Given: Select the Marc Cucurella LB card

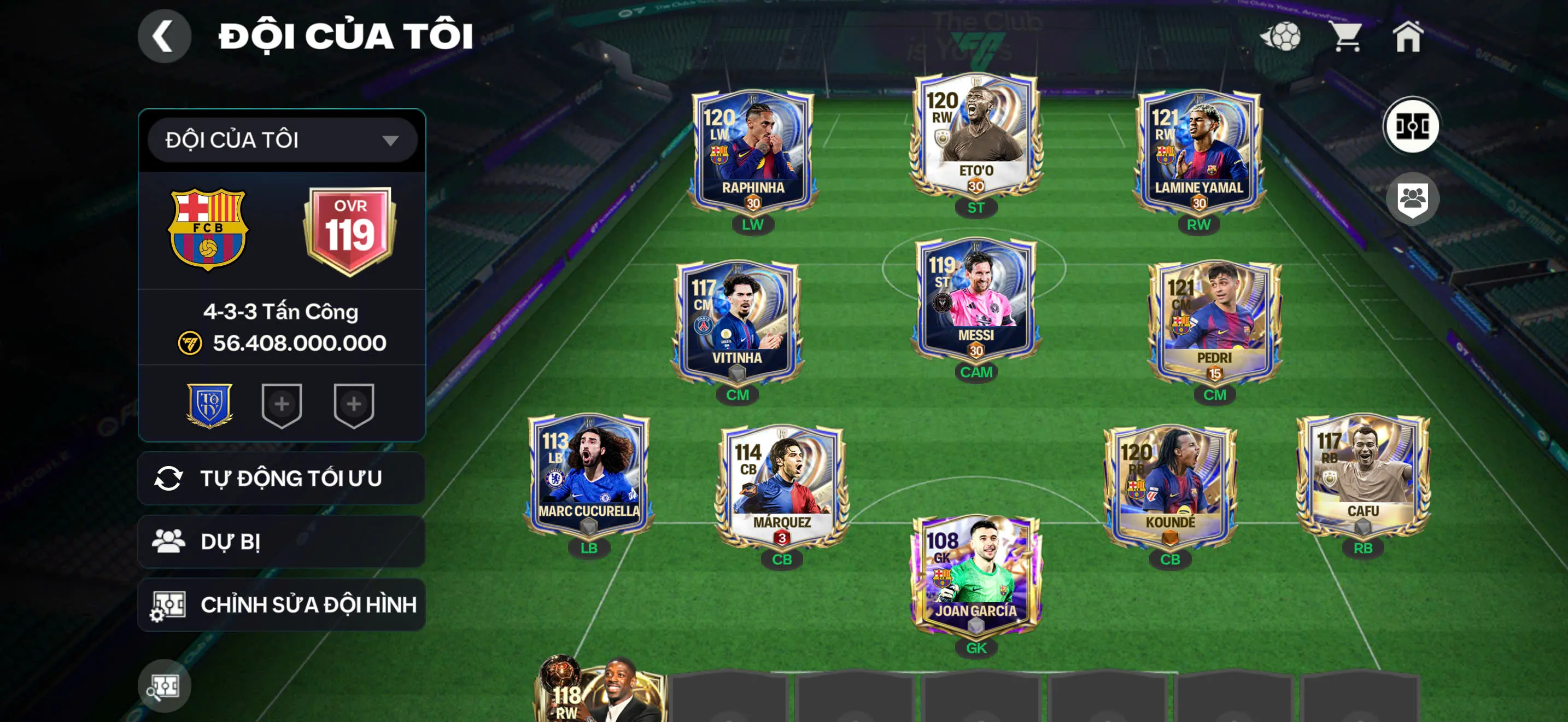Looking at the screenshot, I should coord(589,475).
